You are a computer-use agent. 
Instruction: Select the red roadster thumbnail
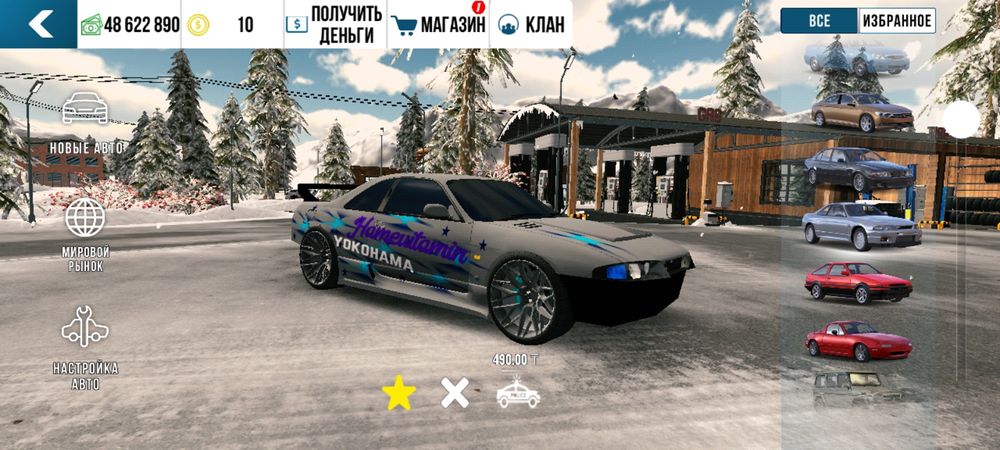click(858, 340)
